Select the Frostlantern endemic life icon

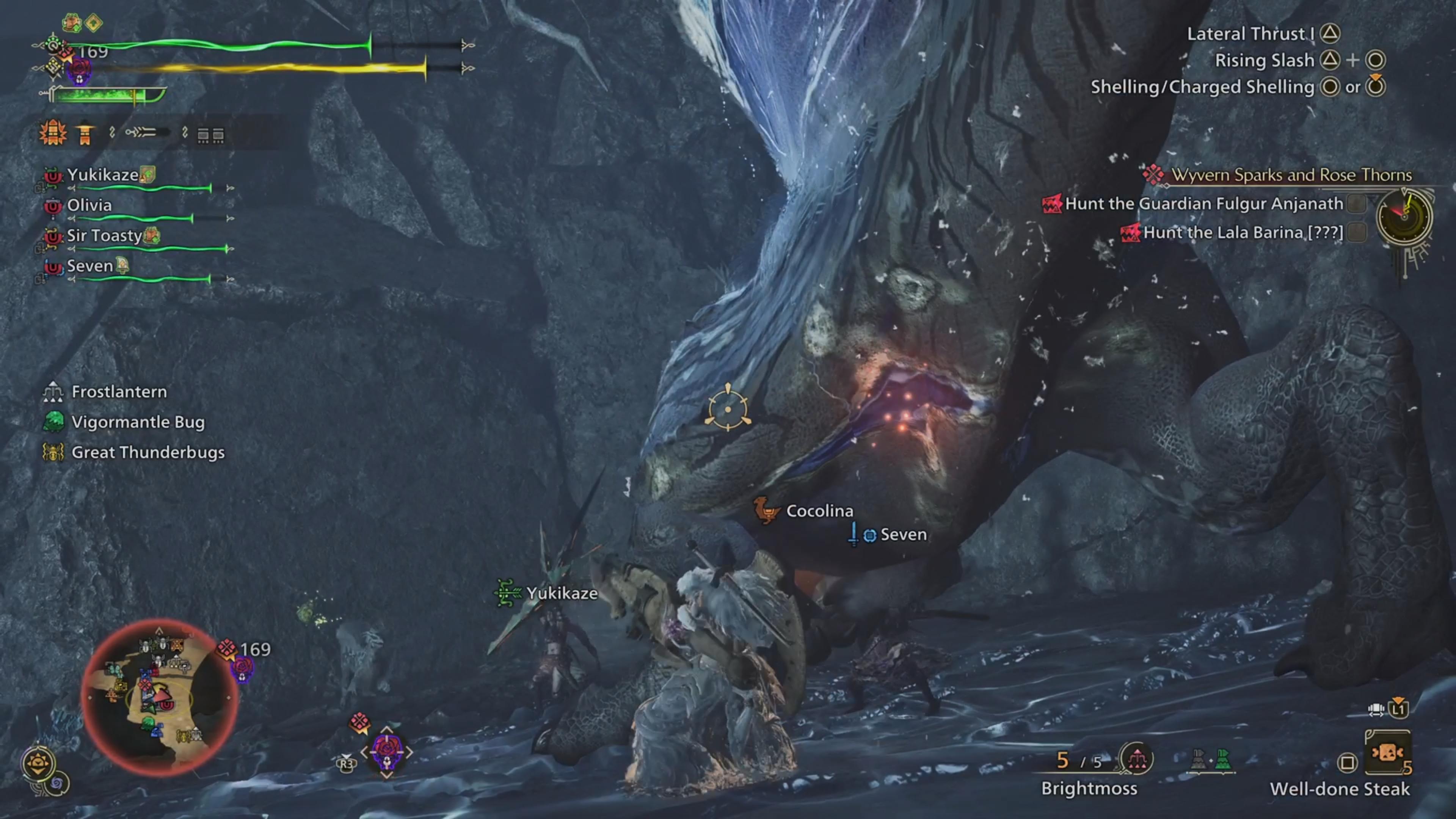pyautogui.click(x=53, y=391)
